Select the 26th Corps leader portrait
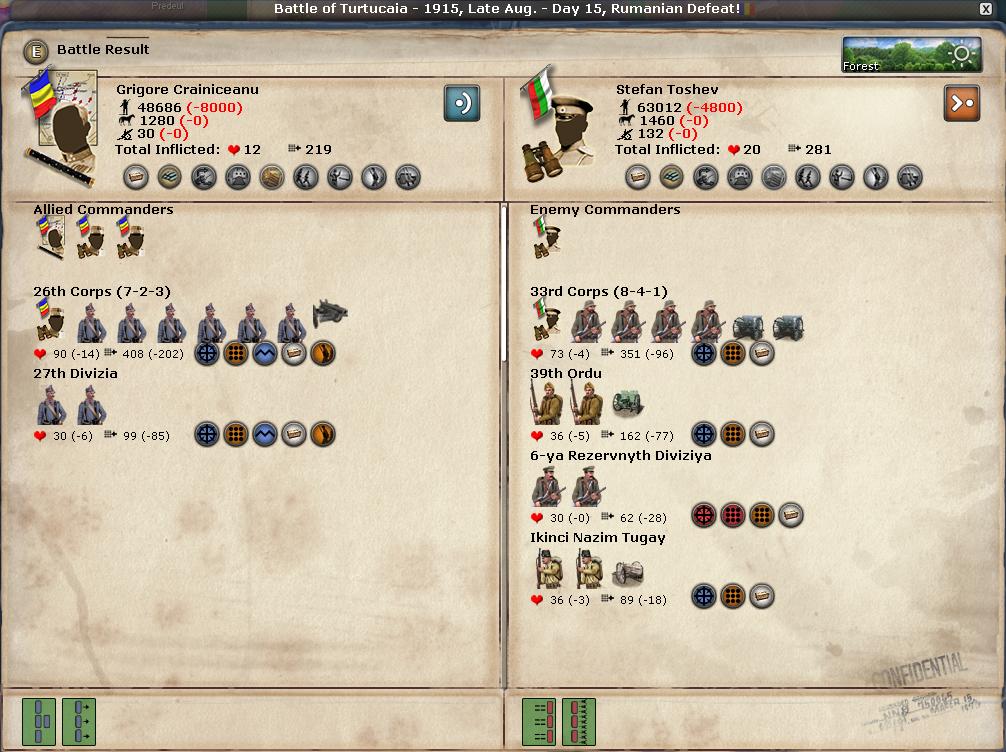Image resolution: width=1006 pixels, height=752 pixels. [50, 322]
